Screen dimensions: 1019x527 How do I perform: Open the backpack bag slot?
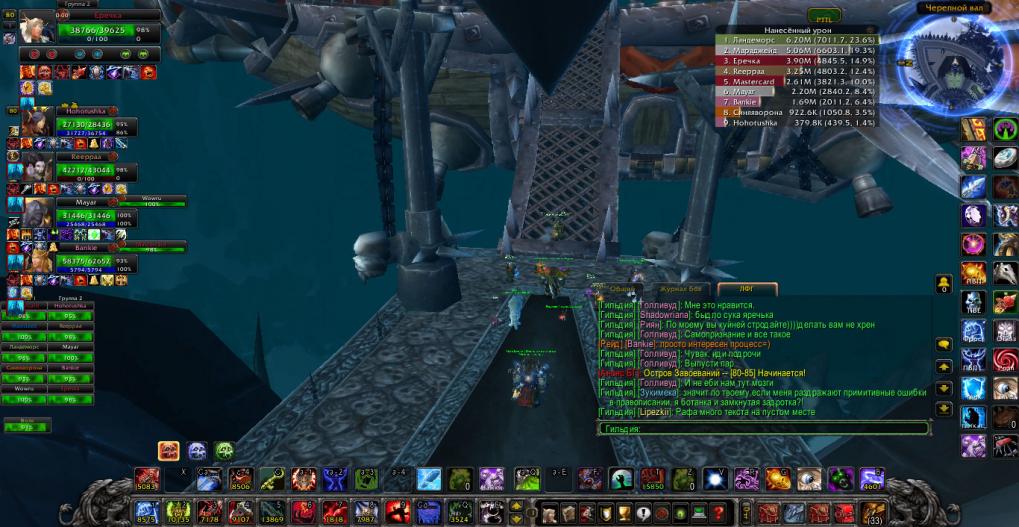click(874, 511)
